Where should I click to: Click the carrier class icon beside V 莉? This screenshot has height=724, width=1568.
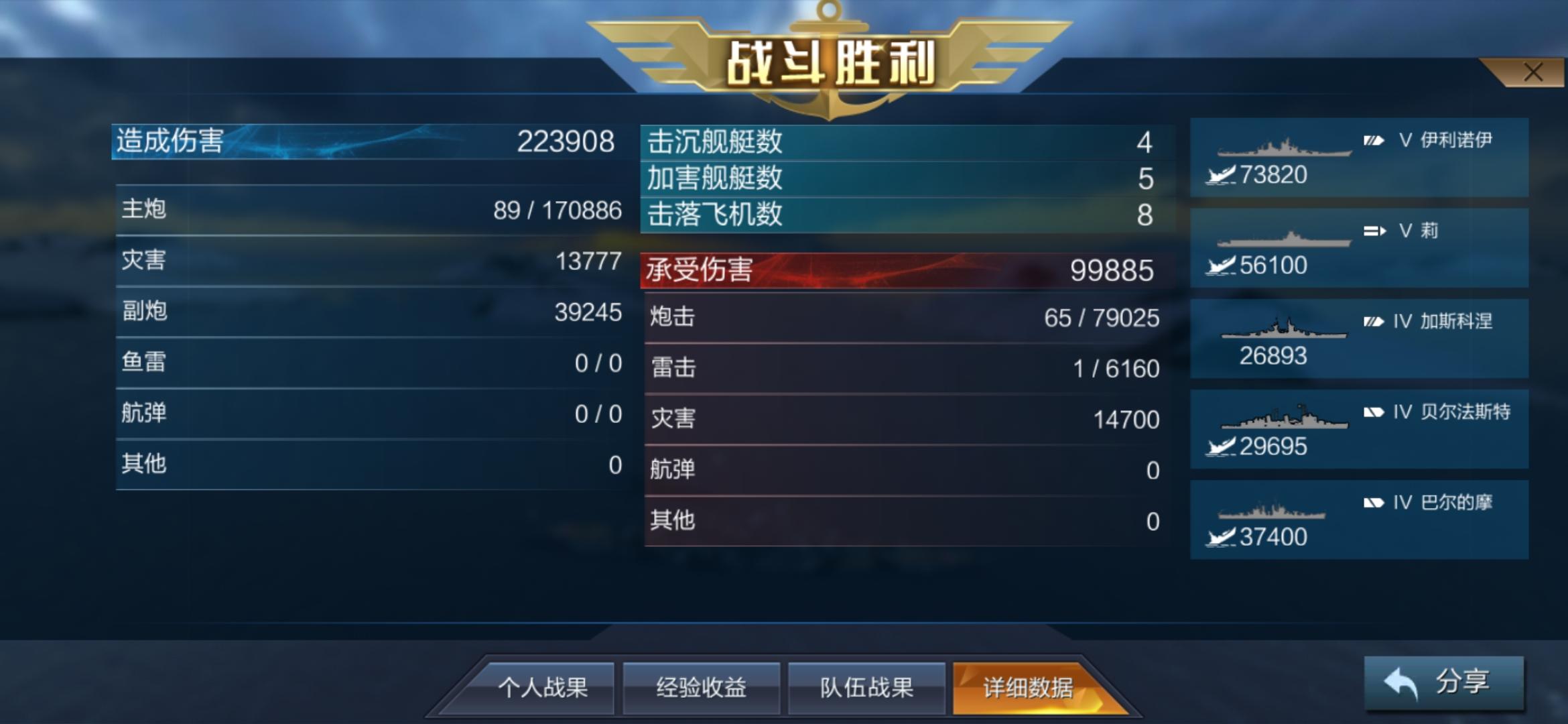[1373, 231]
